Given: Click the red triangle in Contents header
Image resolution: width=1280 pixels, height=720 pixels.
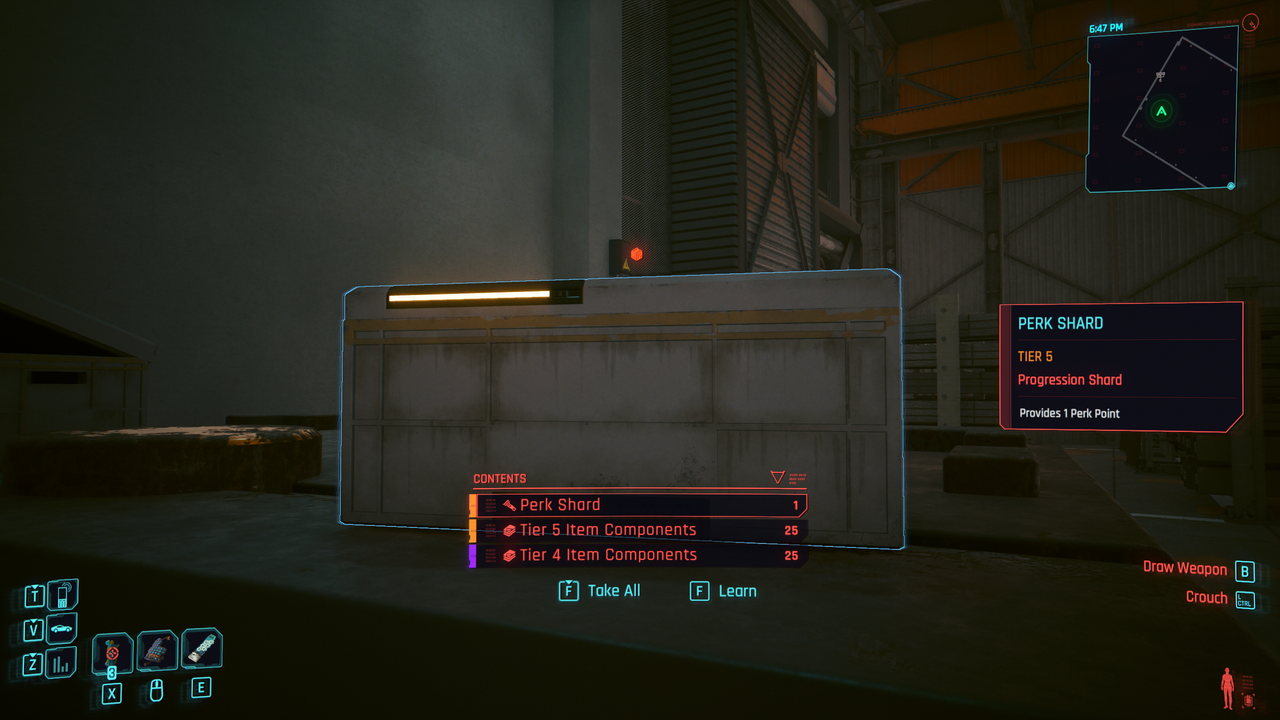Looking at the screenshot, I should click(777, 478).
